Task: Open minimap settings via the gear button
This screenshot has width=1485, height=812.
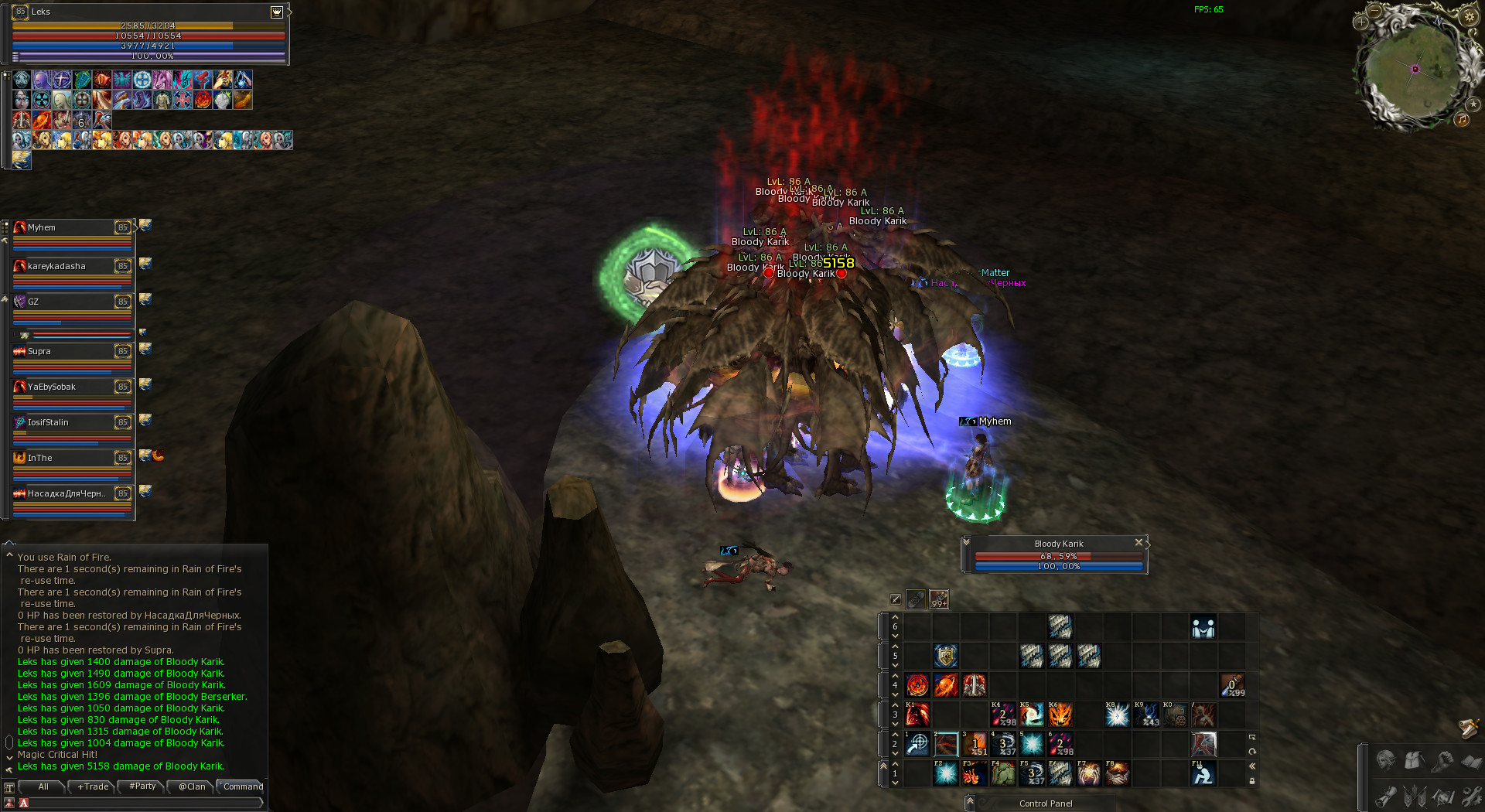Action: [1469, 16]
